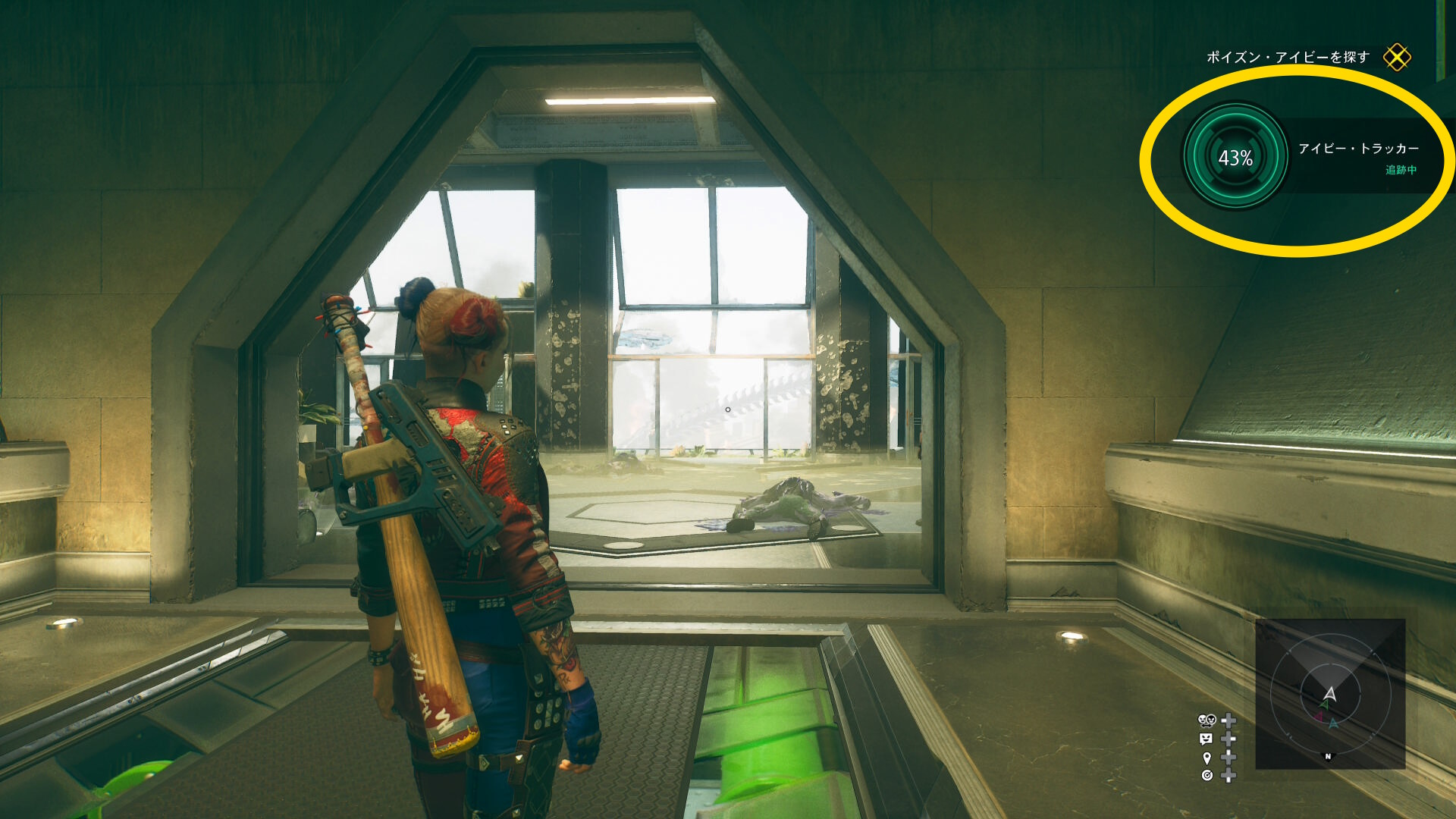The height and width of the screenshot is (819, 1456).
Task: Open the minimap radar
Action: (1330, 694)
